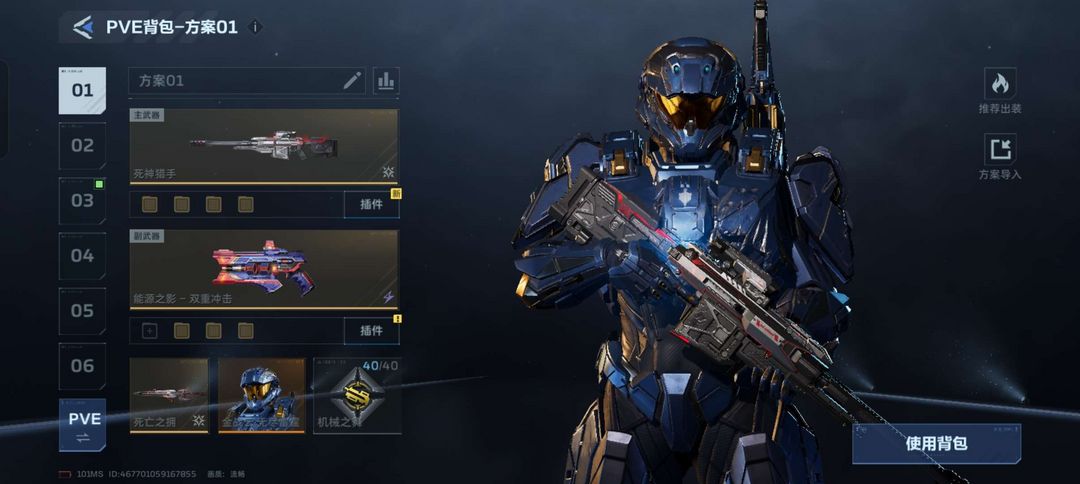The height and width of the screenshot is (484, 1080).
Task: Open loadout tab 05
Action: [x=82, y=311]
